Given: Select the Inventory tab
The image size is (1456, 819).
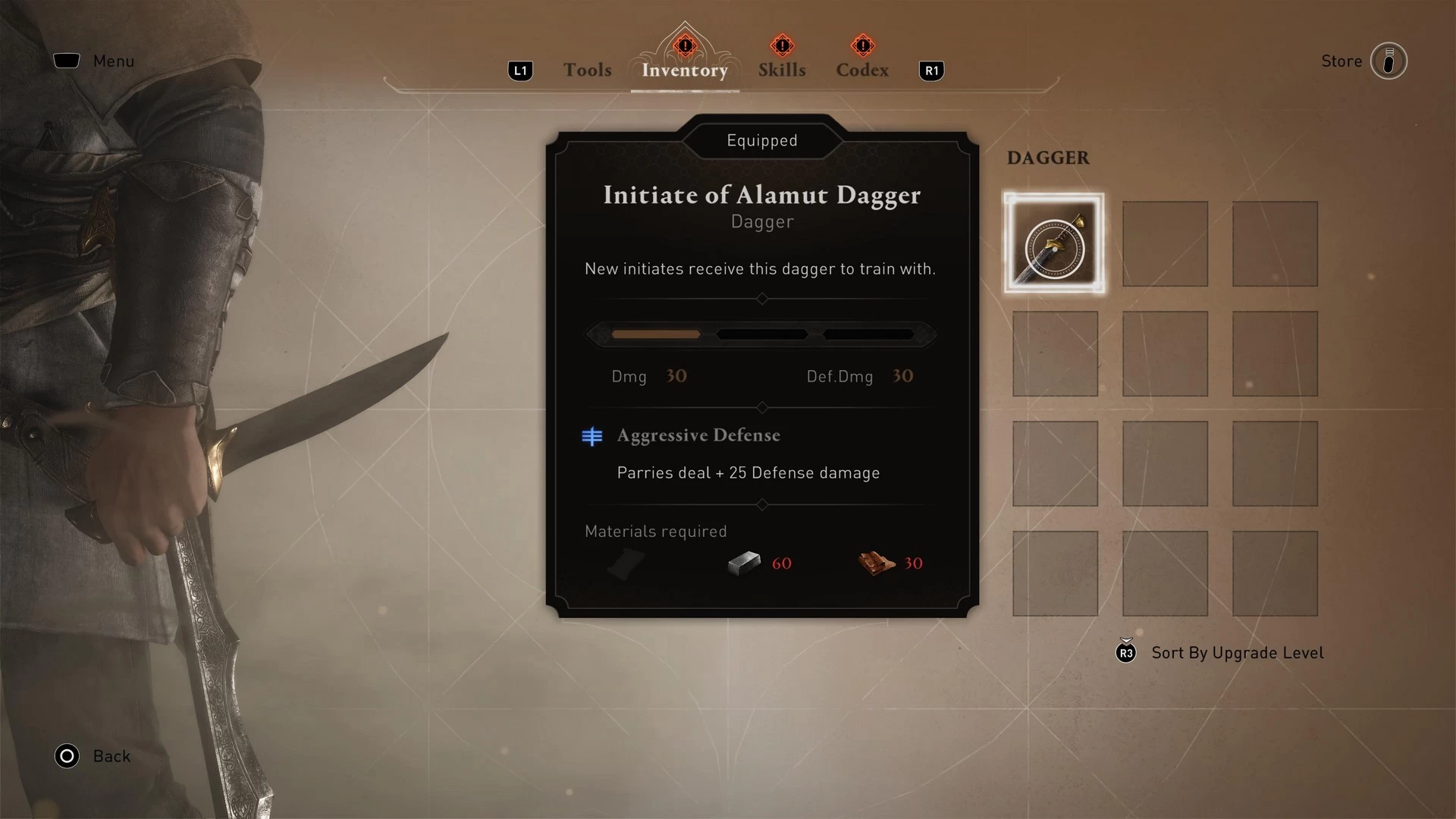Looking at the screenshot, I should point(684,70).
